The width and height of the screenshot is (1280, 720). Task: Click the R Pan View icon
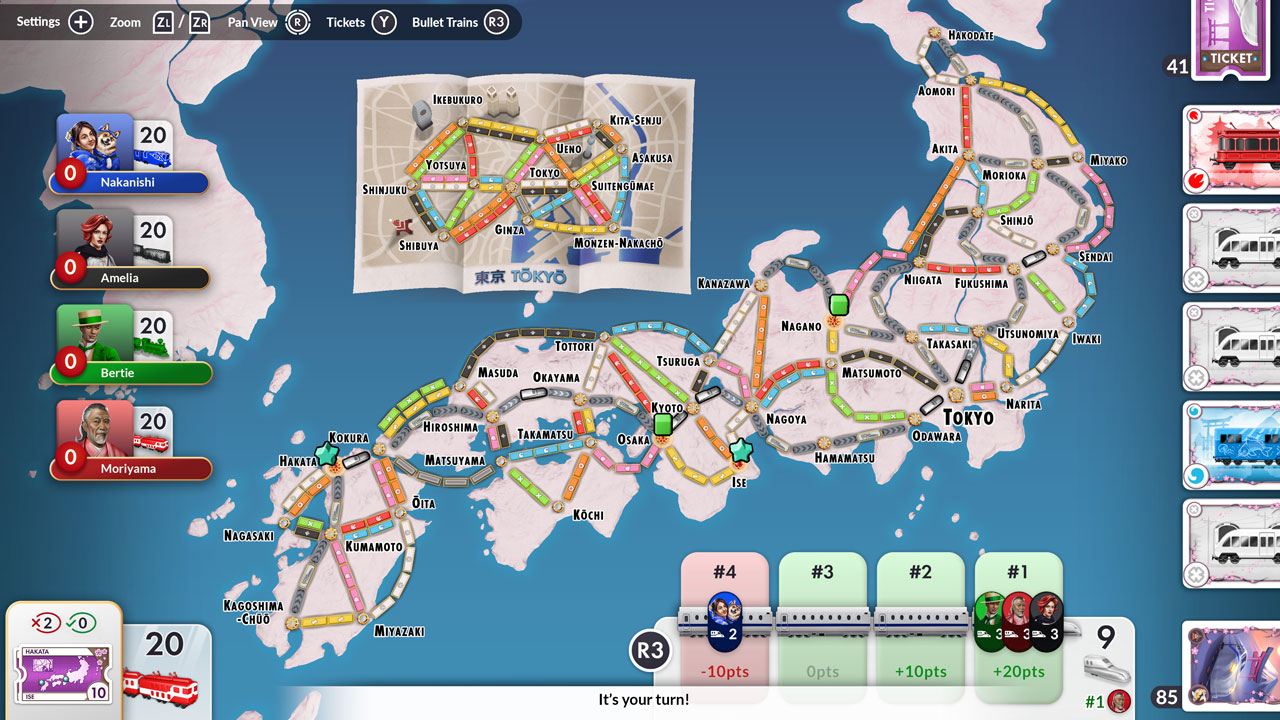(x=297, y=22)
